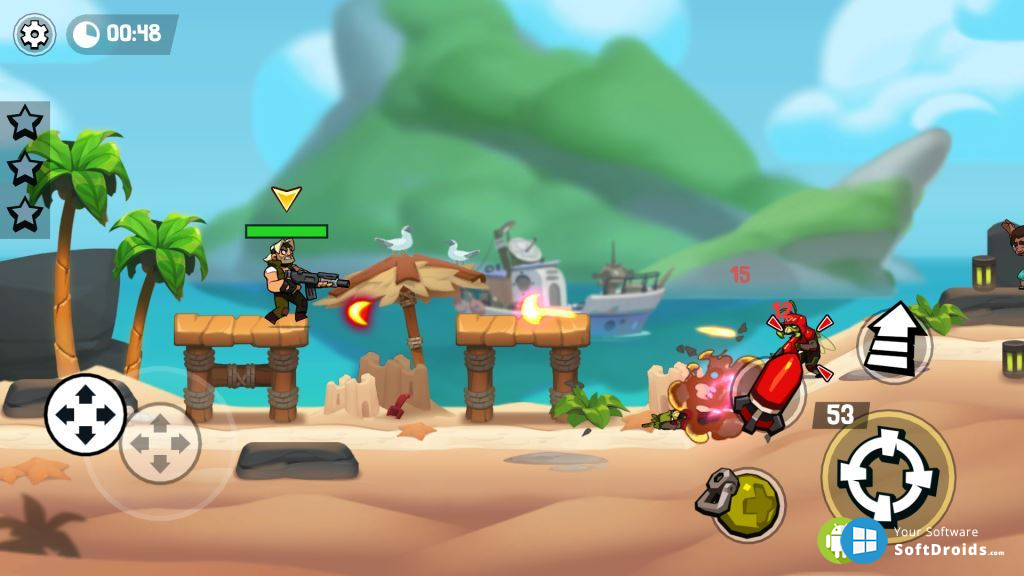
Task: Tap the movement joystick pad
Action: 85,414
